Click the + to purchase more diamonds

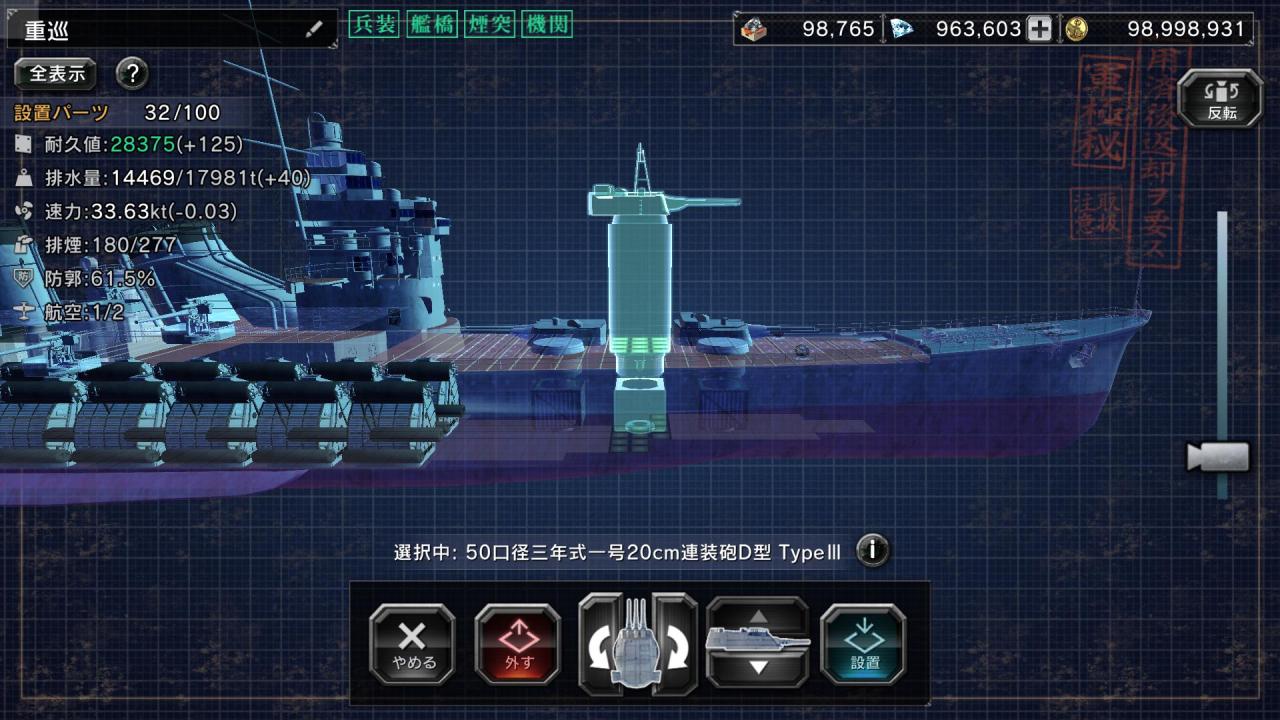[x=1040, y=28]
